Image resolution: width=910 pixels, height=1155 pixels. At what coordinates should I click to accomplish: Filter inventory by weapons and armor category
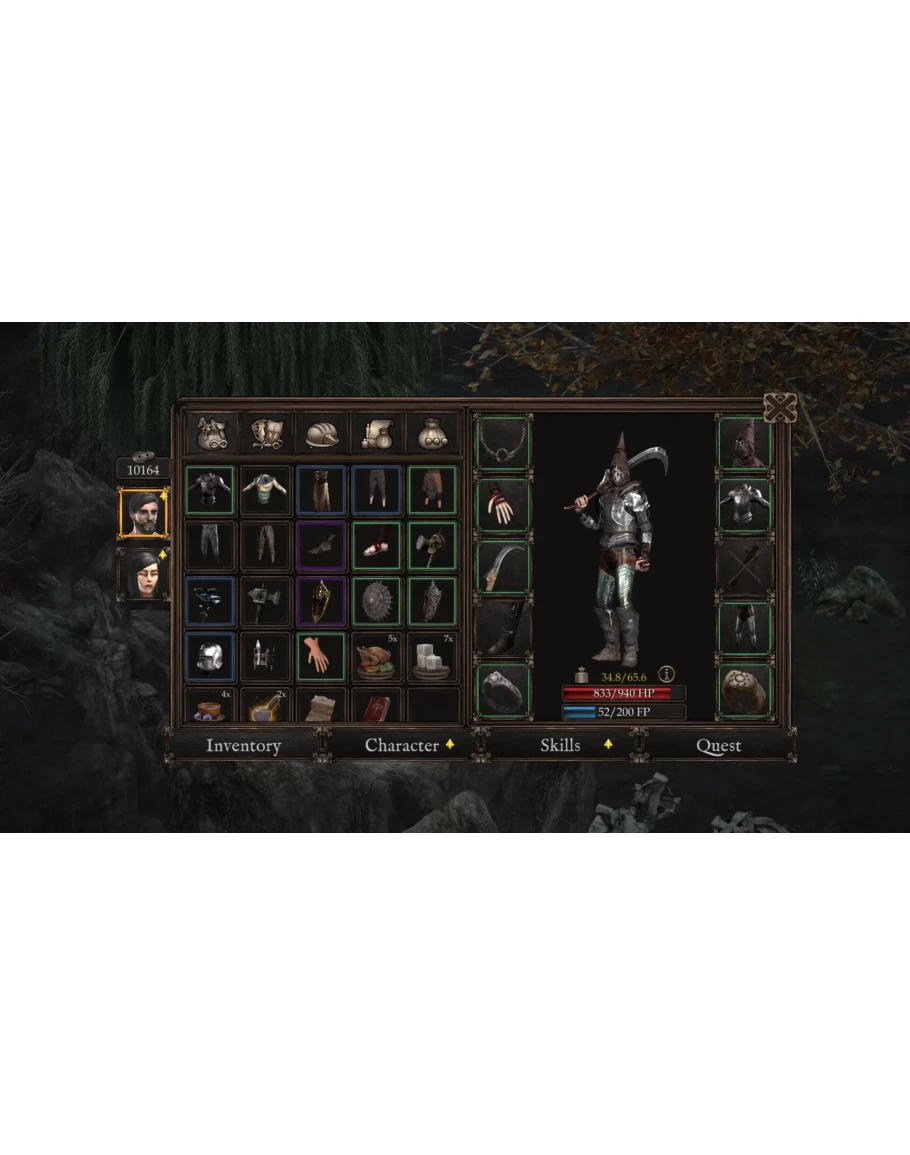point(267,433)
